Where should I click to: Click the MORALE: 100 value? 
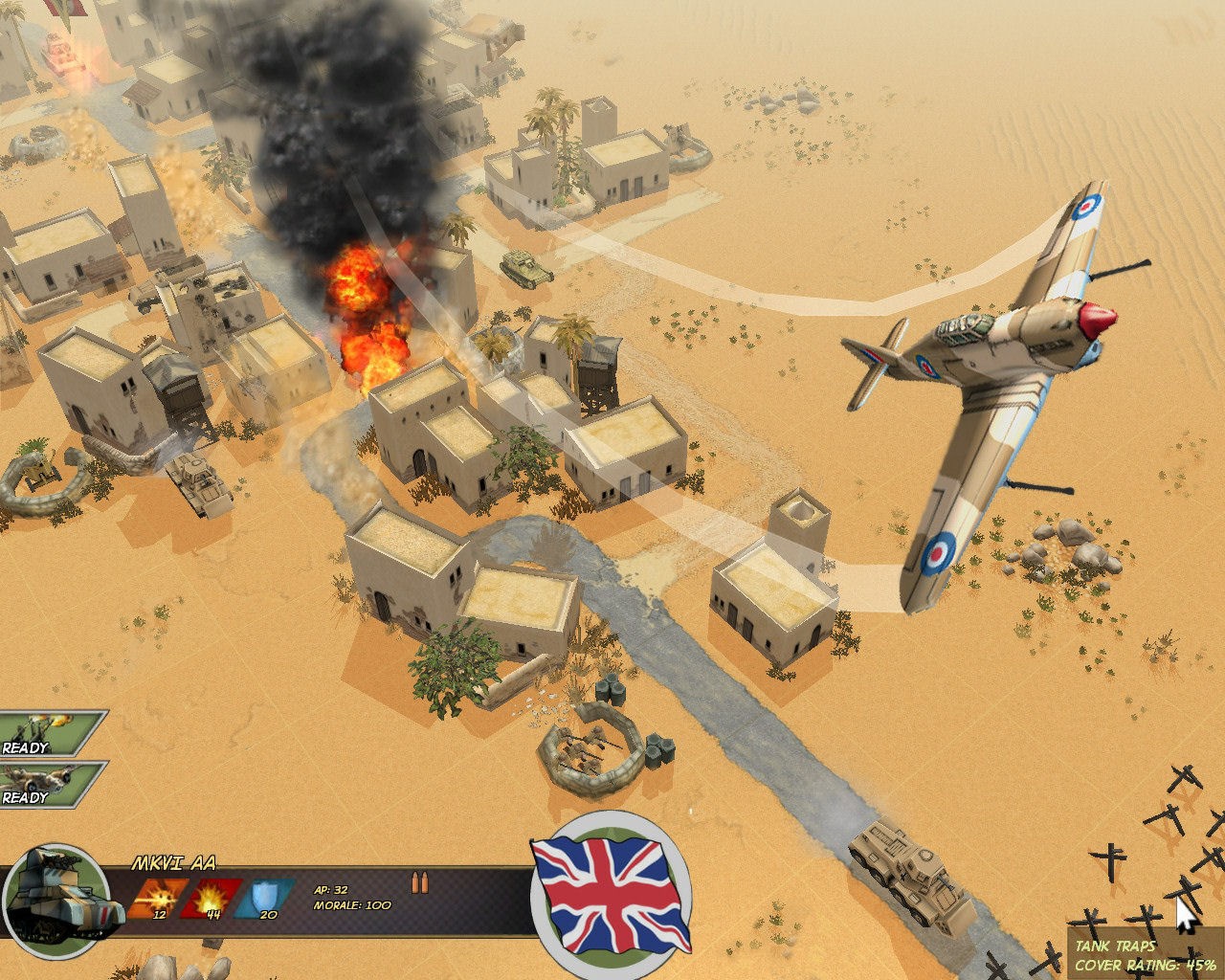pyautogui.click(x=354, y=904)
